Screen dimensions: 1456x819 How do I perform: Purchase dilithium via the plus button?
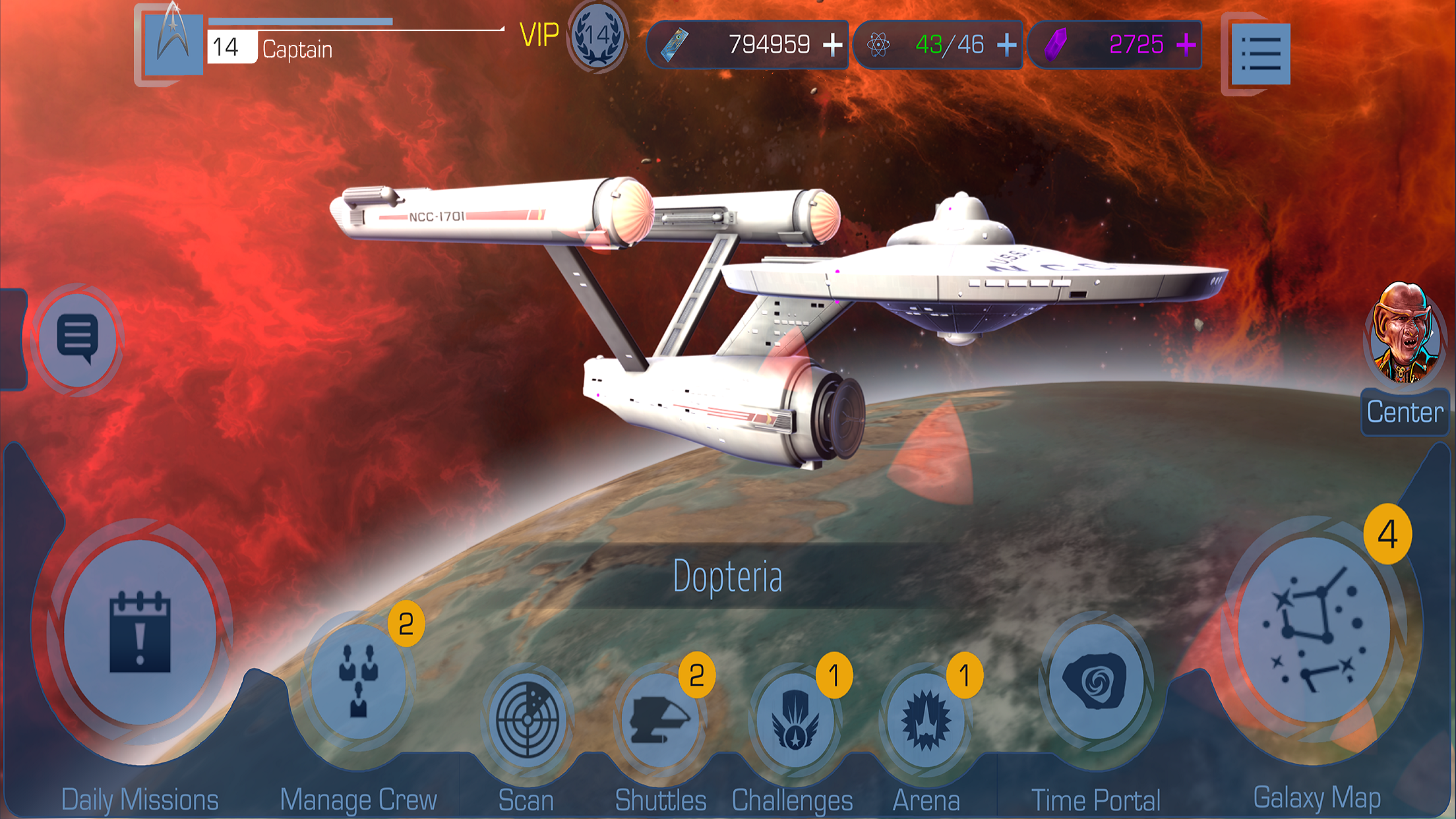click(x=1185, y=44)
